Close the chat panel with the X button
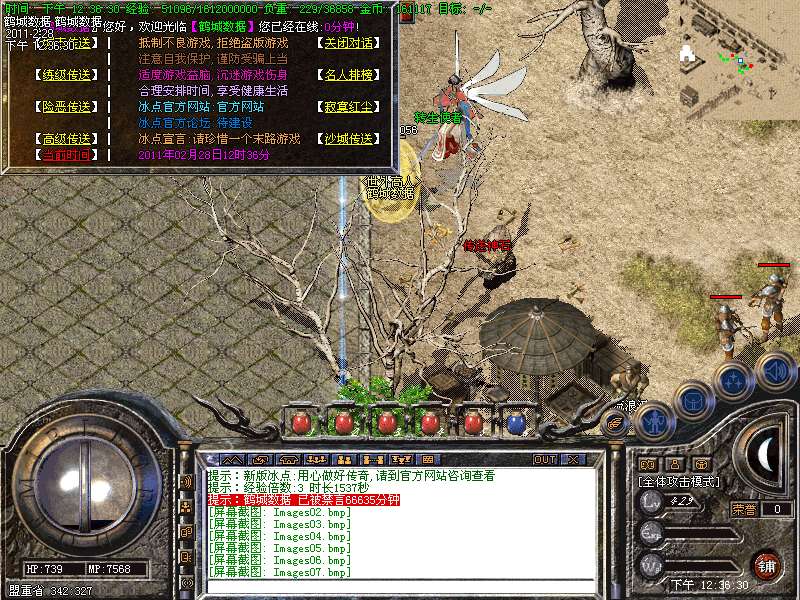Viewport: 800px width, 600px height. pyautogui.click(x=573, y=460)
